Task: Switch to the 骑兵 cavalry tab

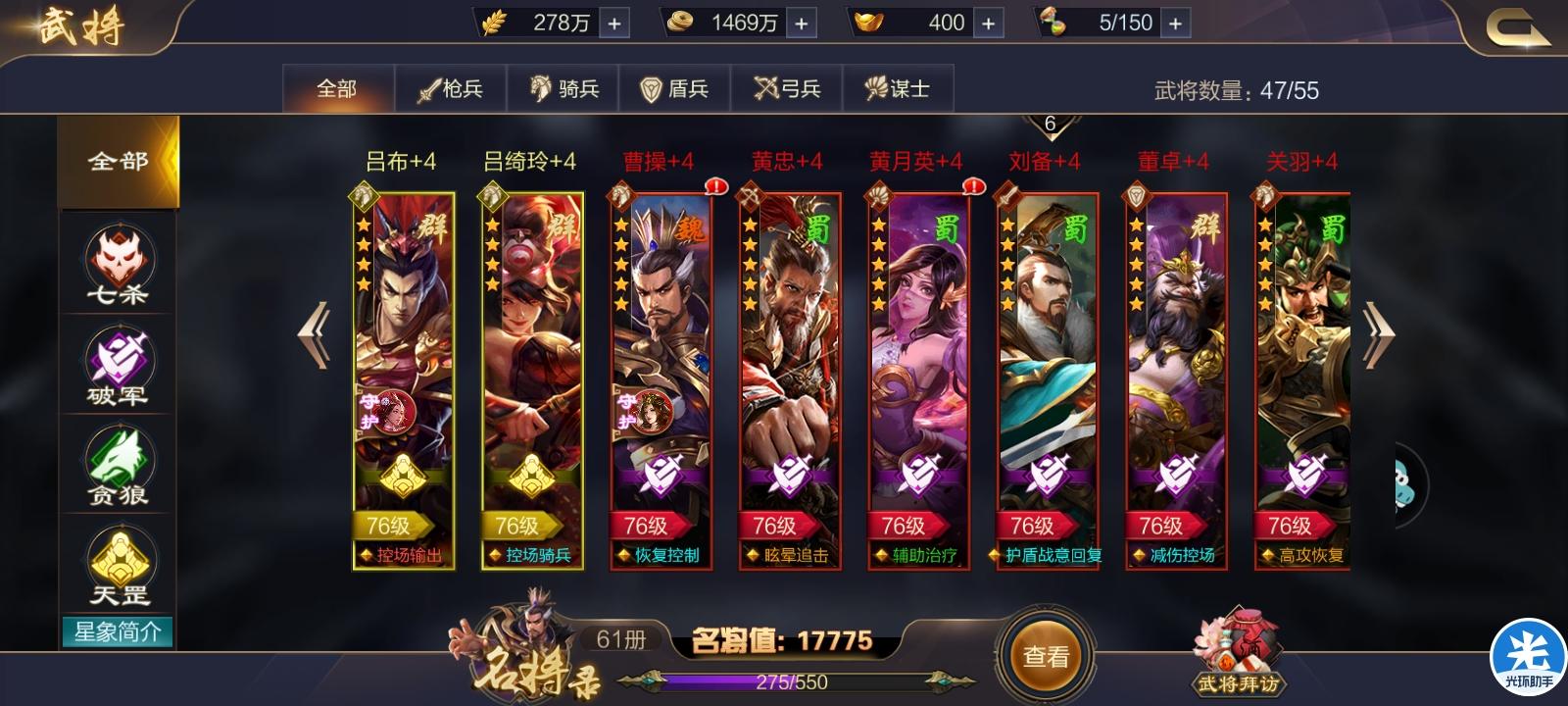Action: (x=562, y=87)
